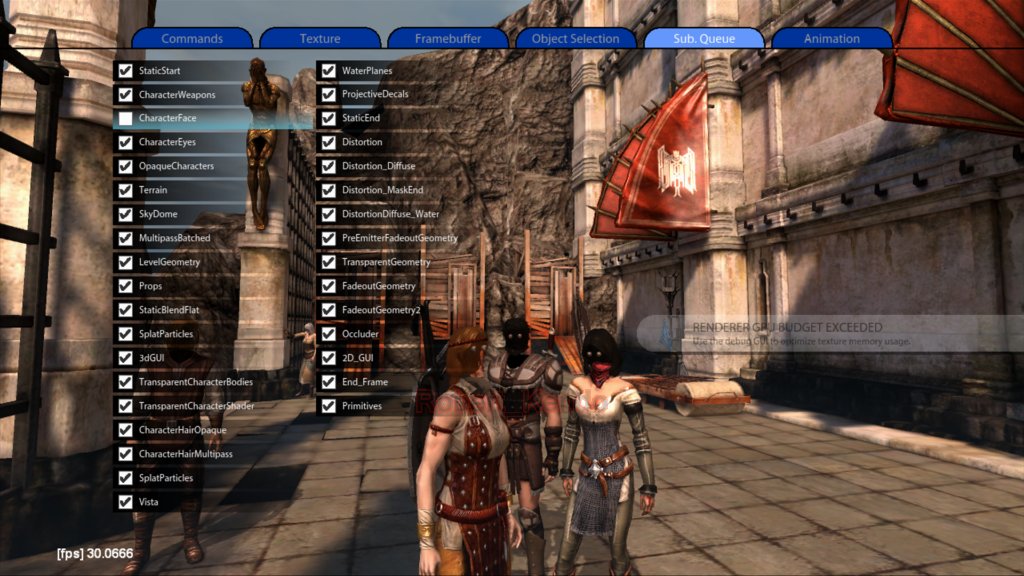Image resolution: width=1024 pixels, height=576 pixels.
Task: Uncheck the Props checkbox
Action: pyautogui.click(x=125, y=286)
